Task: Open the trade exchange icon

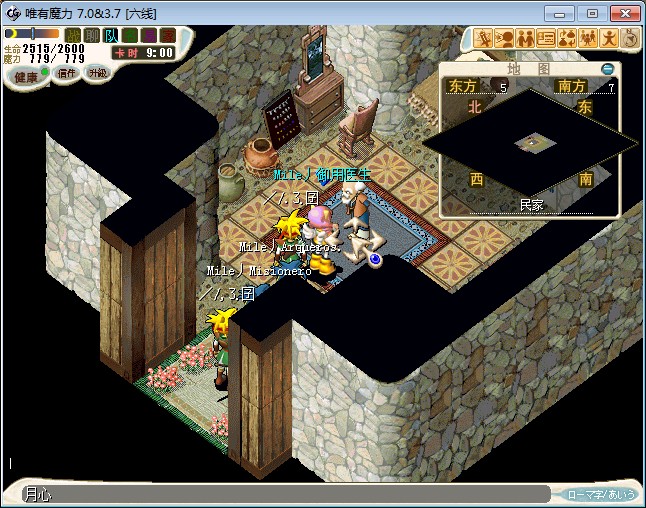Action: (567, 39)
